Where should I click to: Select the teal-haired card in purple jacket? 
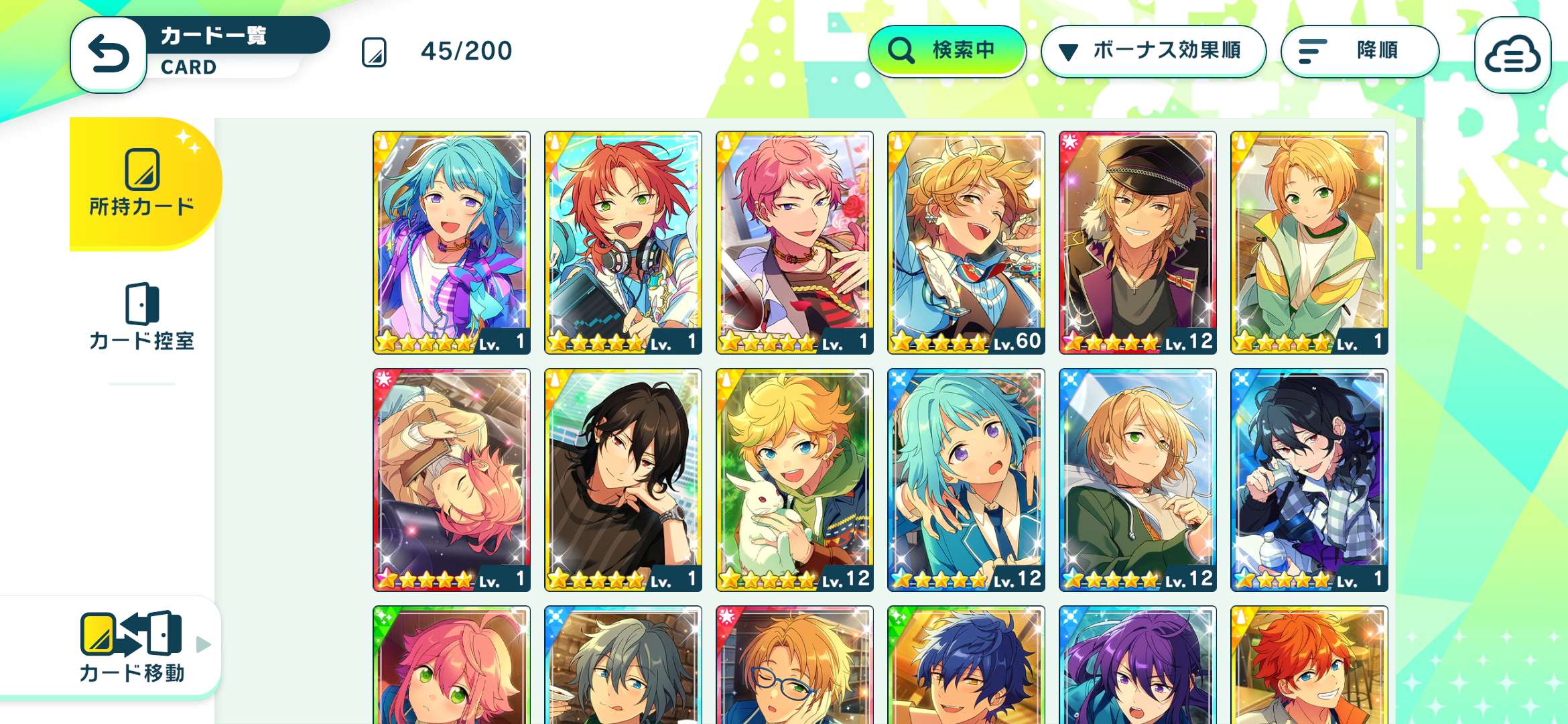pos(452,243)
